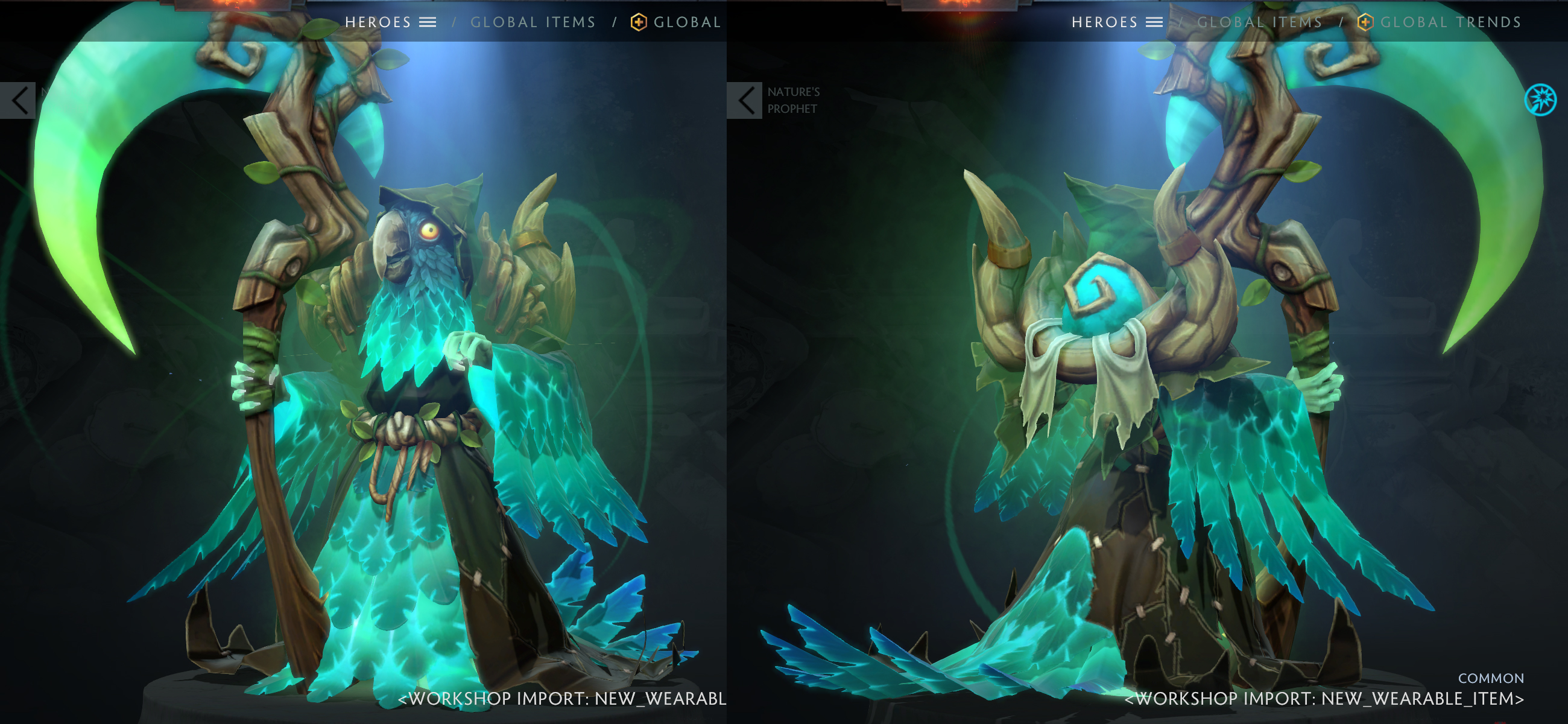This screenshot has width=1568, height=724.
Task: Click the cyan starburst circle icon
Action: pos(1540,100)
